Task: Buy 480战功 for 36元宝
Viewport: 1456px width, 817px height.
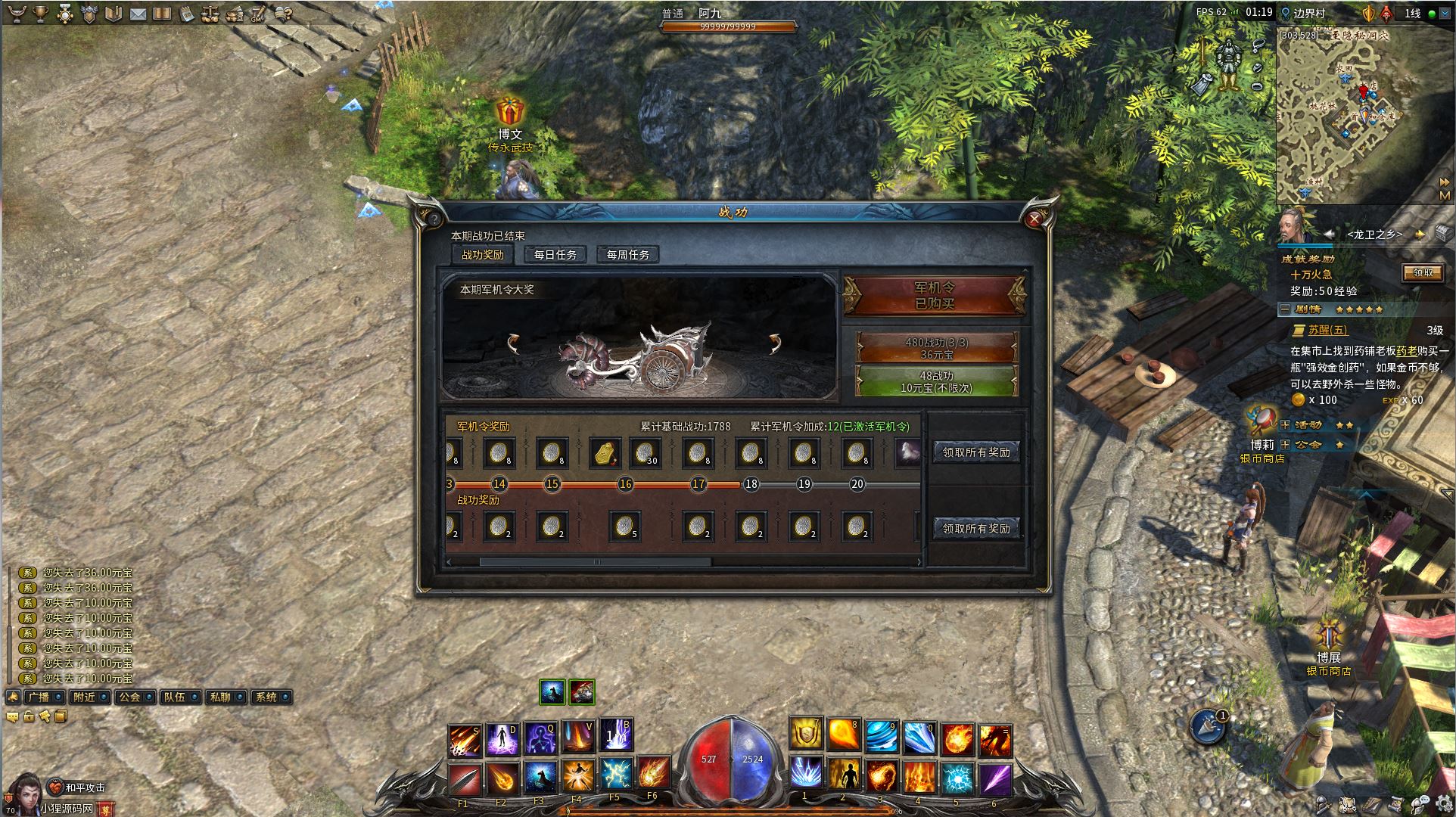Action: [x=936, y=348]
